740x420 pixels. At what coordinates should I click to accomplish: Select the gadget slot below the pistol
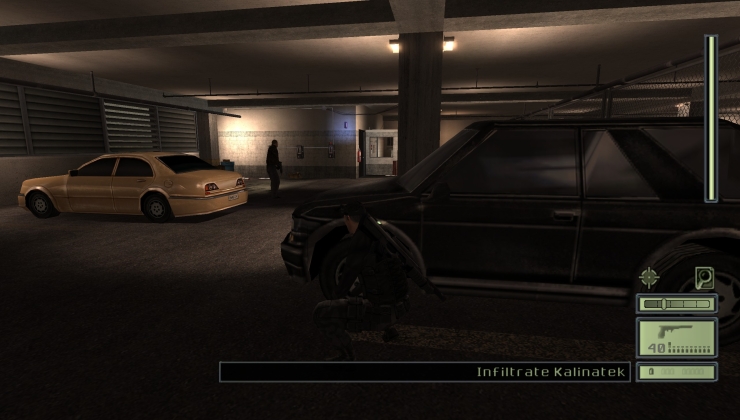click(x=677, y=372)
